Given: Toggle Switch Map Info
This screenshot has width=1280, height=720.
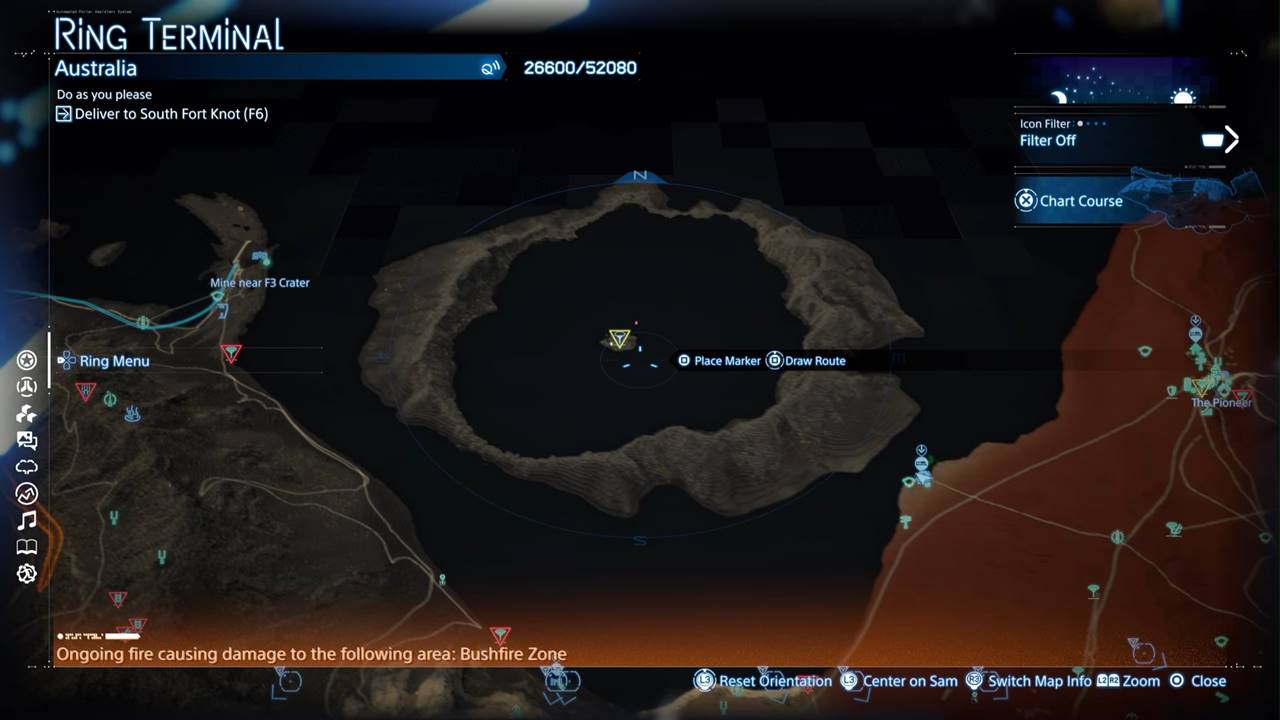Looking at the screenshot, I should click(x=1028, y=681).
